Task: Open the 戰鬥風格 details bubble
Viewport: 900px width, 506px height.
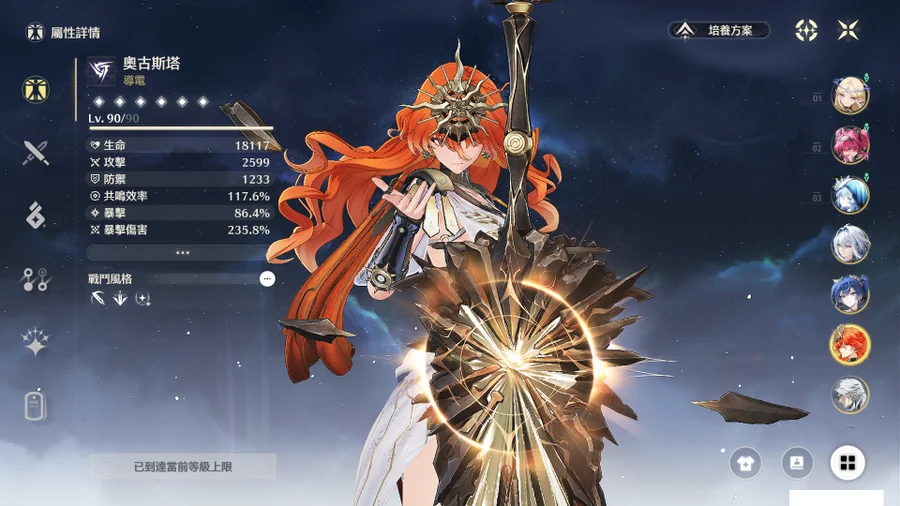Action: (x=267, y=279)
